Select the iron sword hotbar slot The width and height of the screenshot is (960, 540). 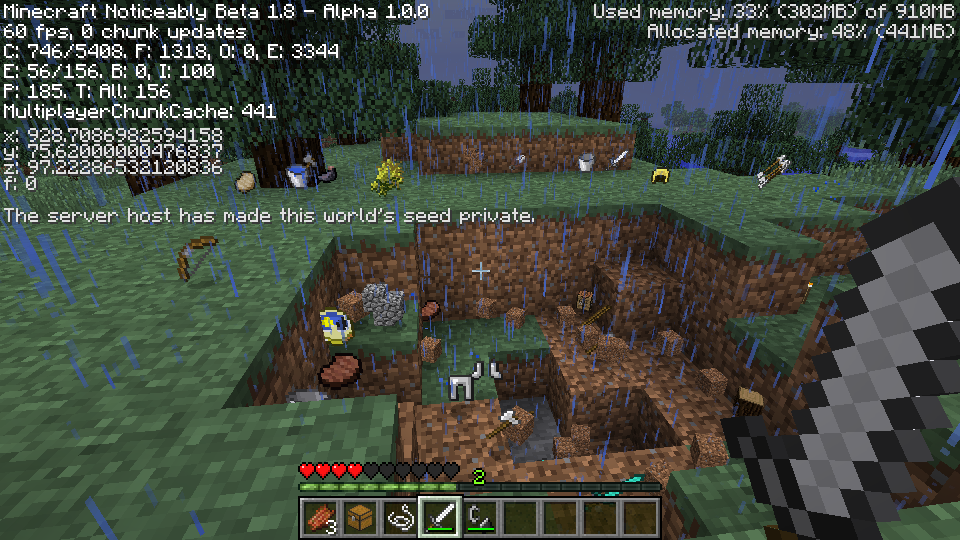tap(440, 517)
